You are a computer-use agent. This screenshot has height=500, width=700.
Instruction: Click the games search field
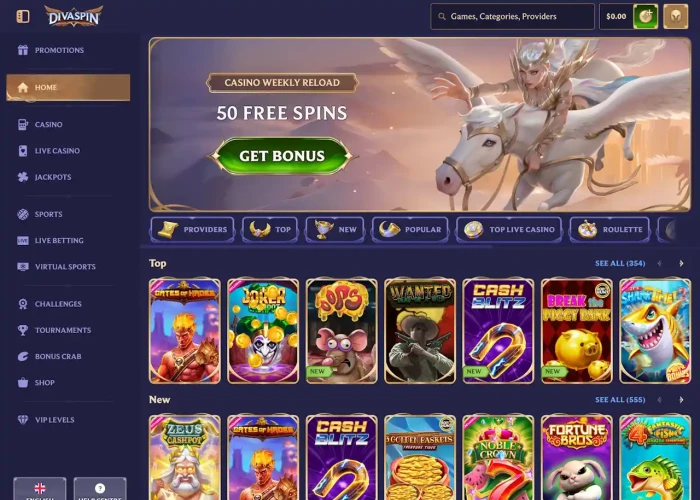(x=513, y=16)
